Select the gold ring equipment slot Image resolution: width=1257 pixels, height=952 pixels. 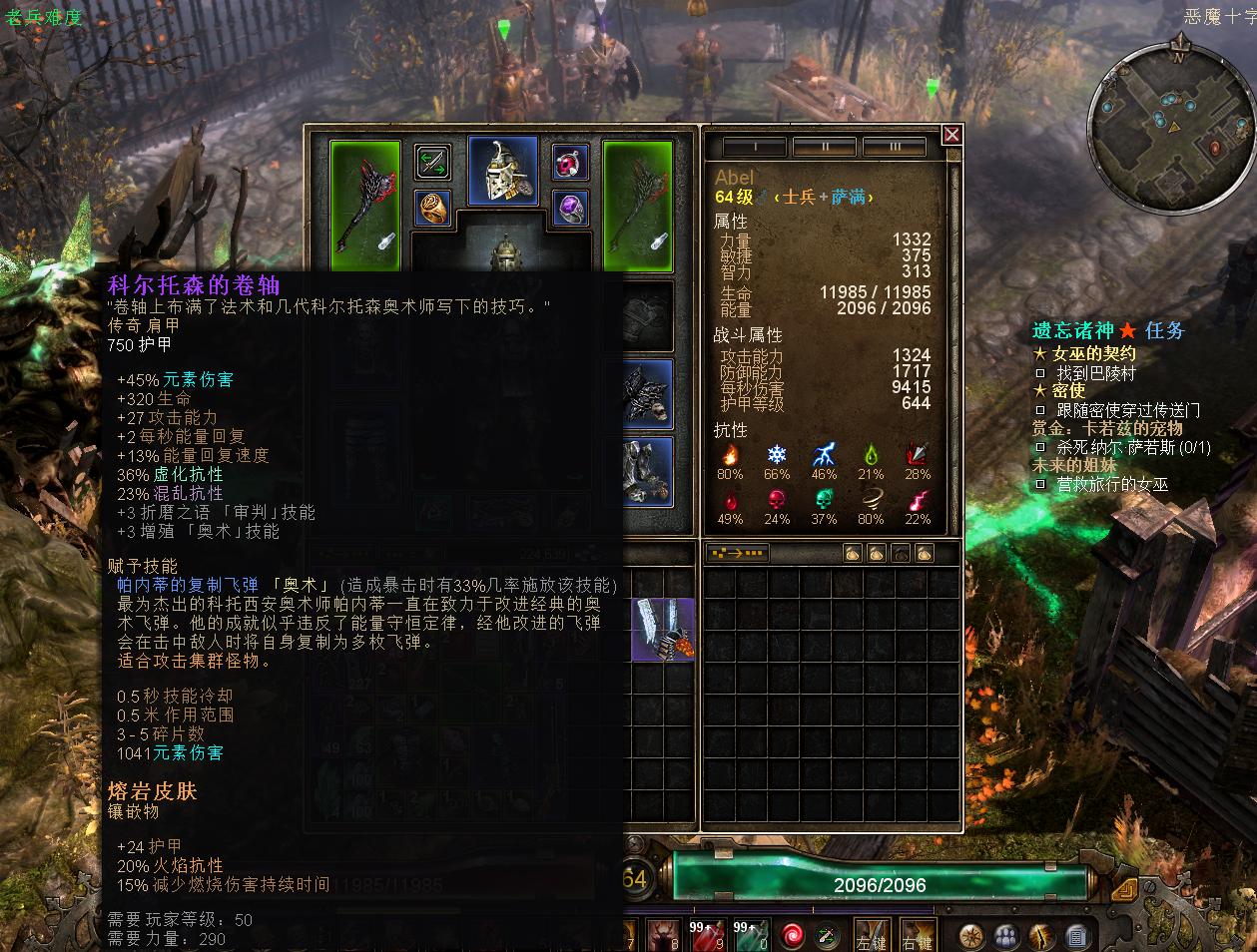pyautogui.click(x=432, y=208)
